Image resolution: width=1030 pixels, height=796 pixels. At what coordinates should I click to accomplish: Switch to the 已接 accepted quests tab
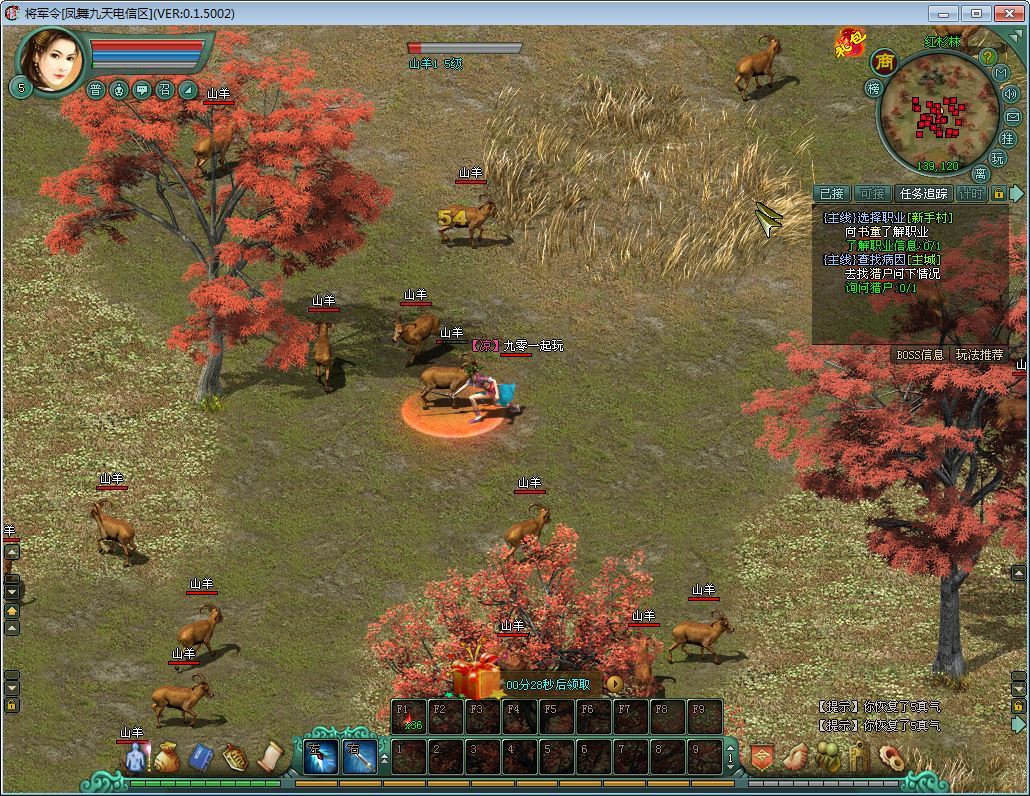coord(831,194)
